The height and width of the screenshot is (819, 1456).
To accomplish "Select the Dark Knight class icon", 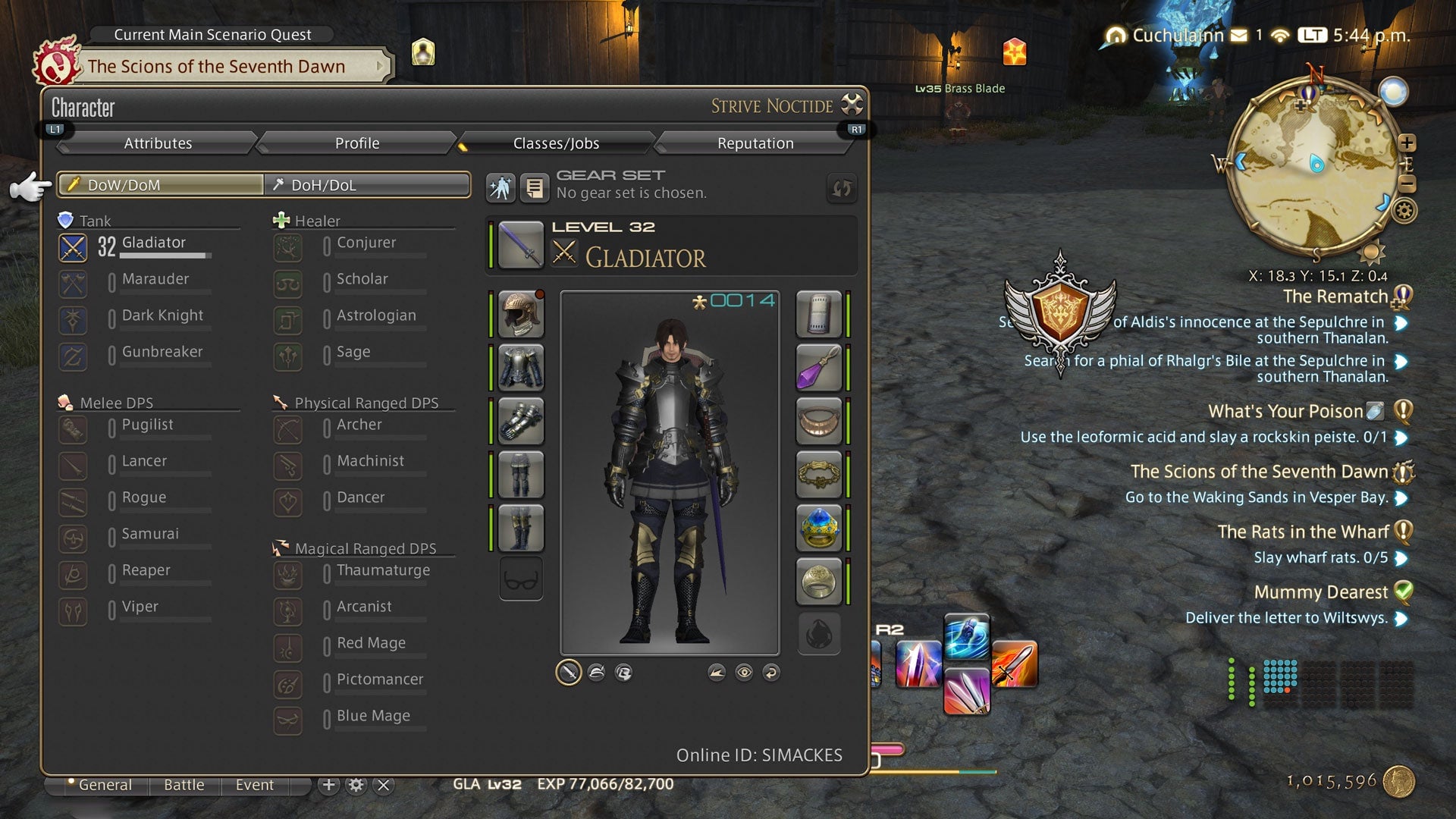I will click(x=73, y=320).
